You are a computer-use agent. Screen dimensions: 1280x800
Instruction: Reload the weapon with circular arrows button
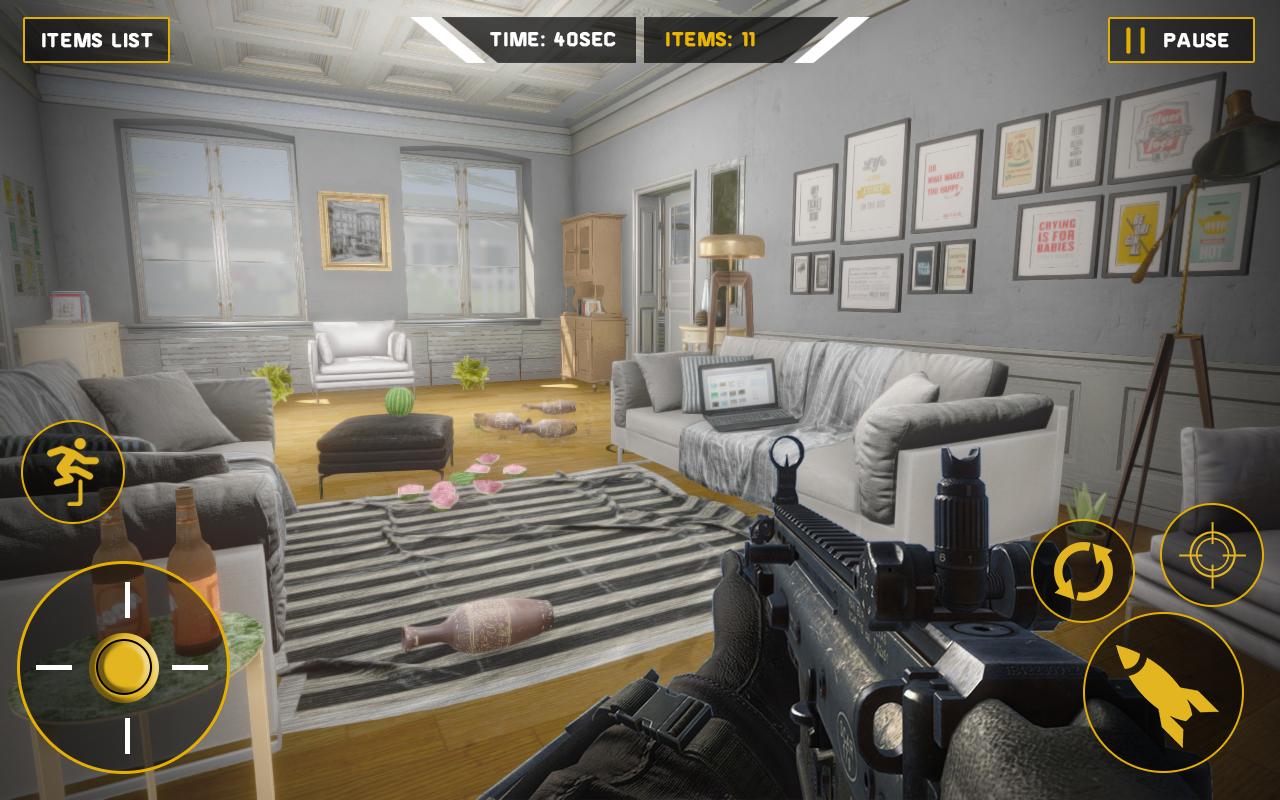click(x=1082, y=571)
